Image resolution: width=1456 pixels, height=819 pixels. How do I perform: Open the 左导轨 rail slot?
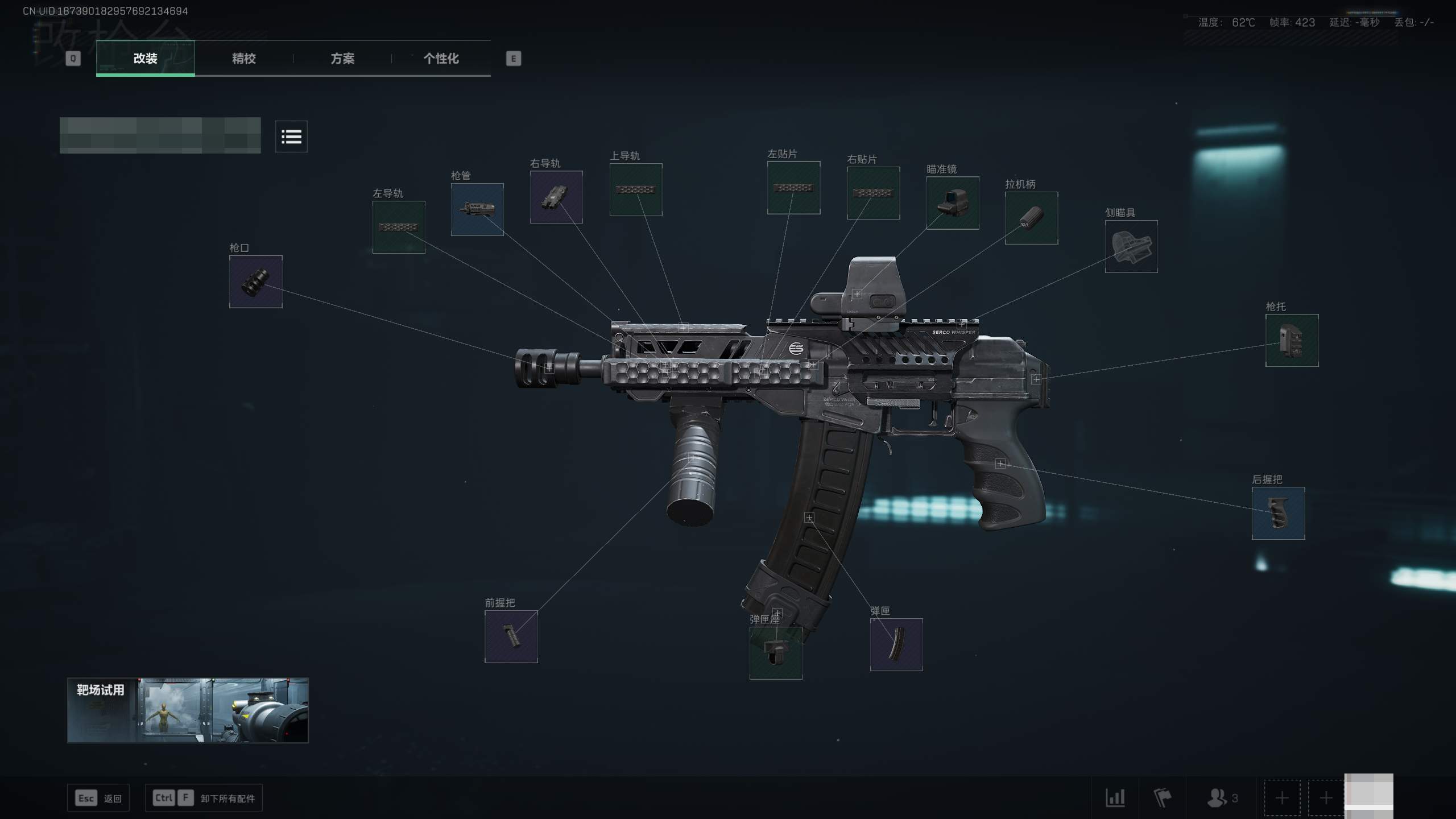click(399, 227)
